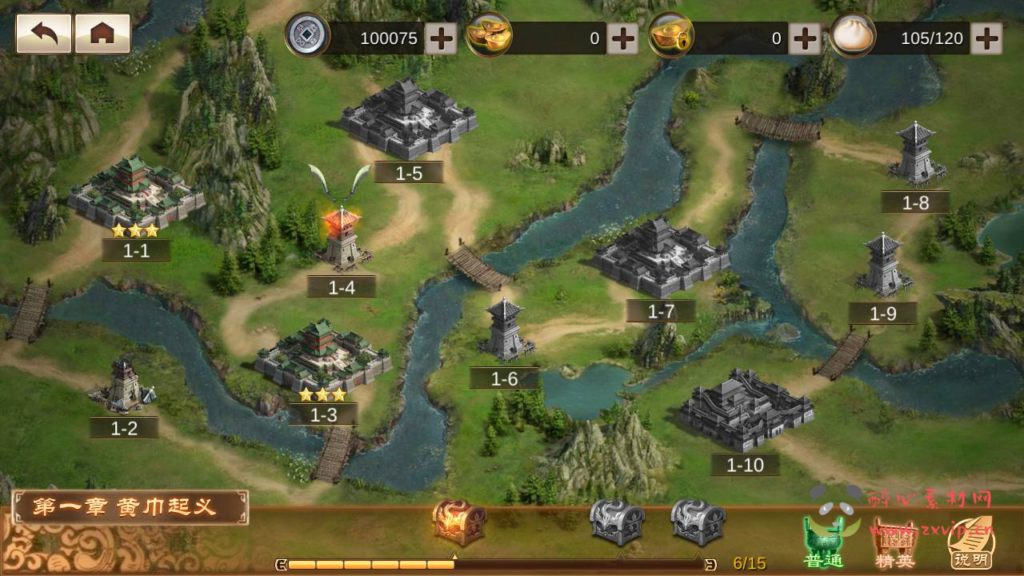Claim the glowing golden treasure chest

pos(459,521)
